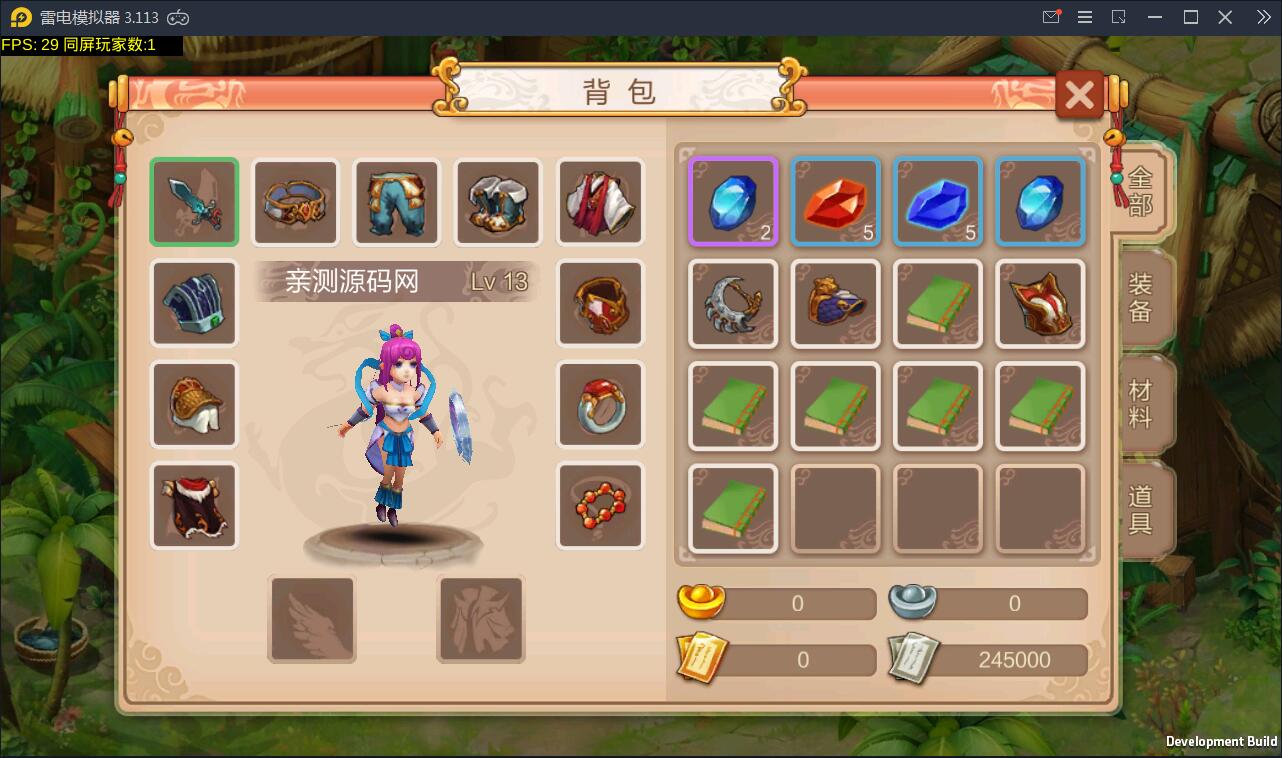Click the moon-claw item in the backpack
The image size is (1282, 758).
[x=733, y=303]
